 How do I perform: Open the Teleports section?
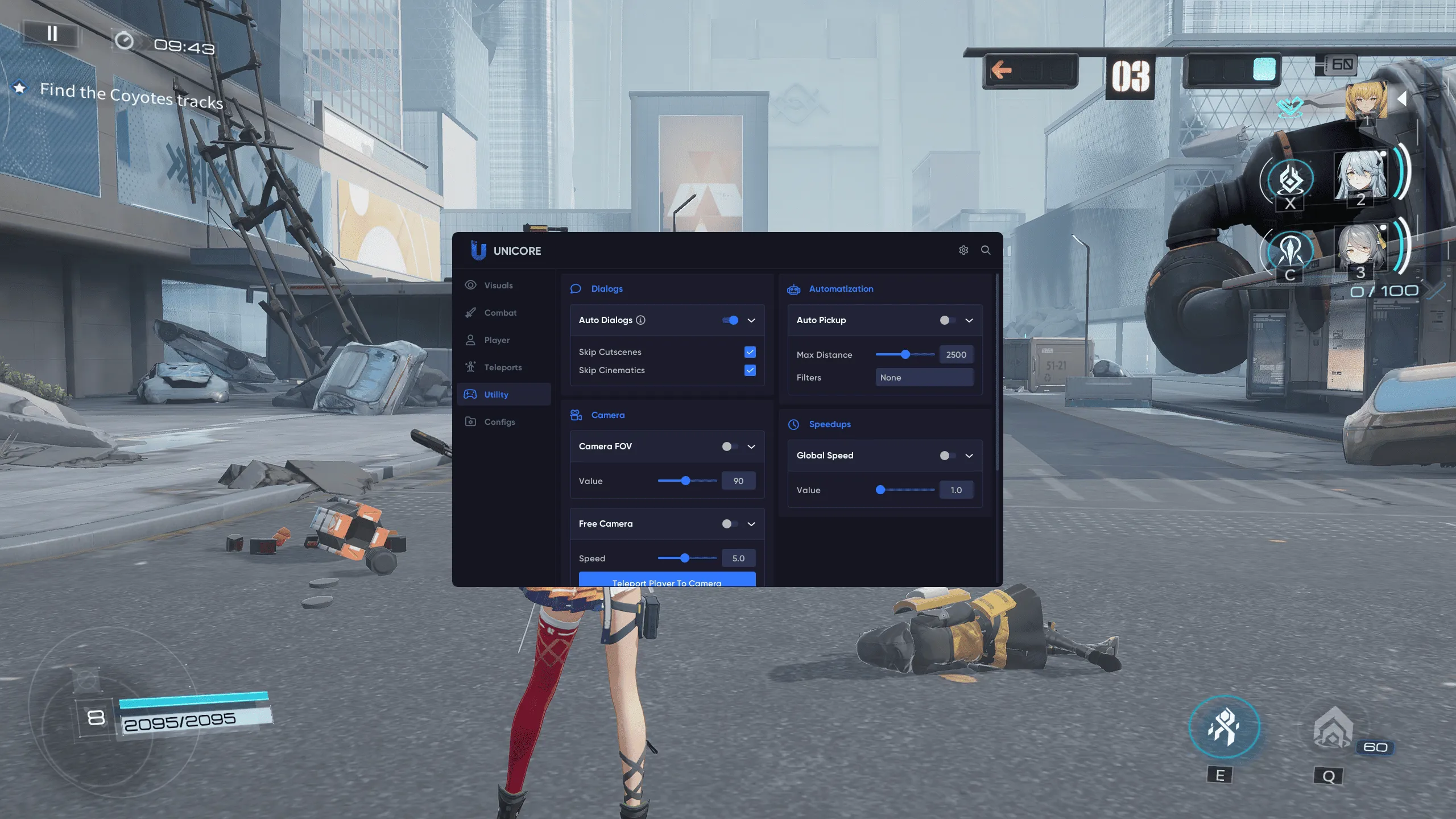pyautogui.click(x=503, y=367)
